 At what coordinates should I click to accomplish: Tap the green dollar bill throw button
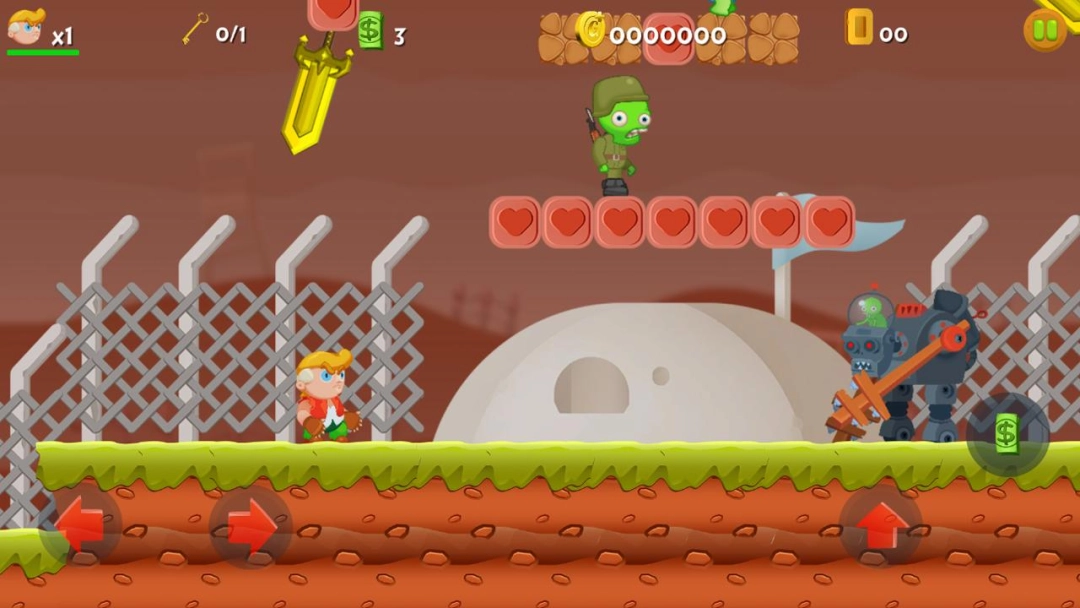[1007, 434]
